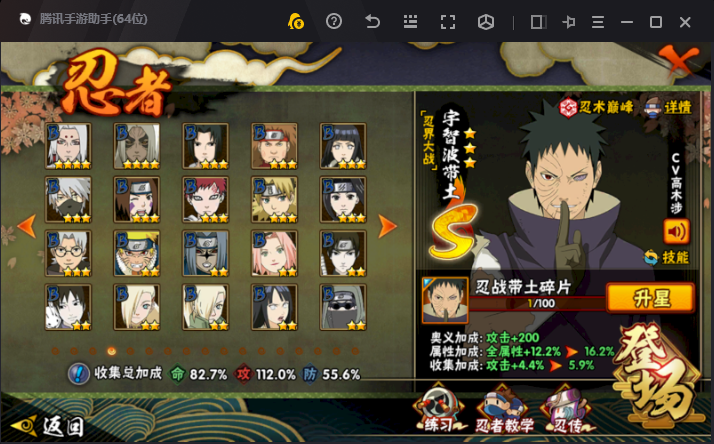Go to the previous ninja page arrow
This screenshot has height=444, width=714.
click(x=27, y=226)
